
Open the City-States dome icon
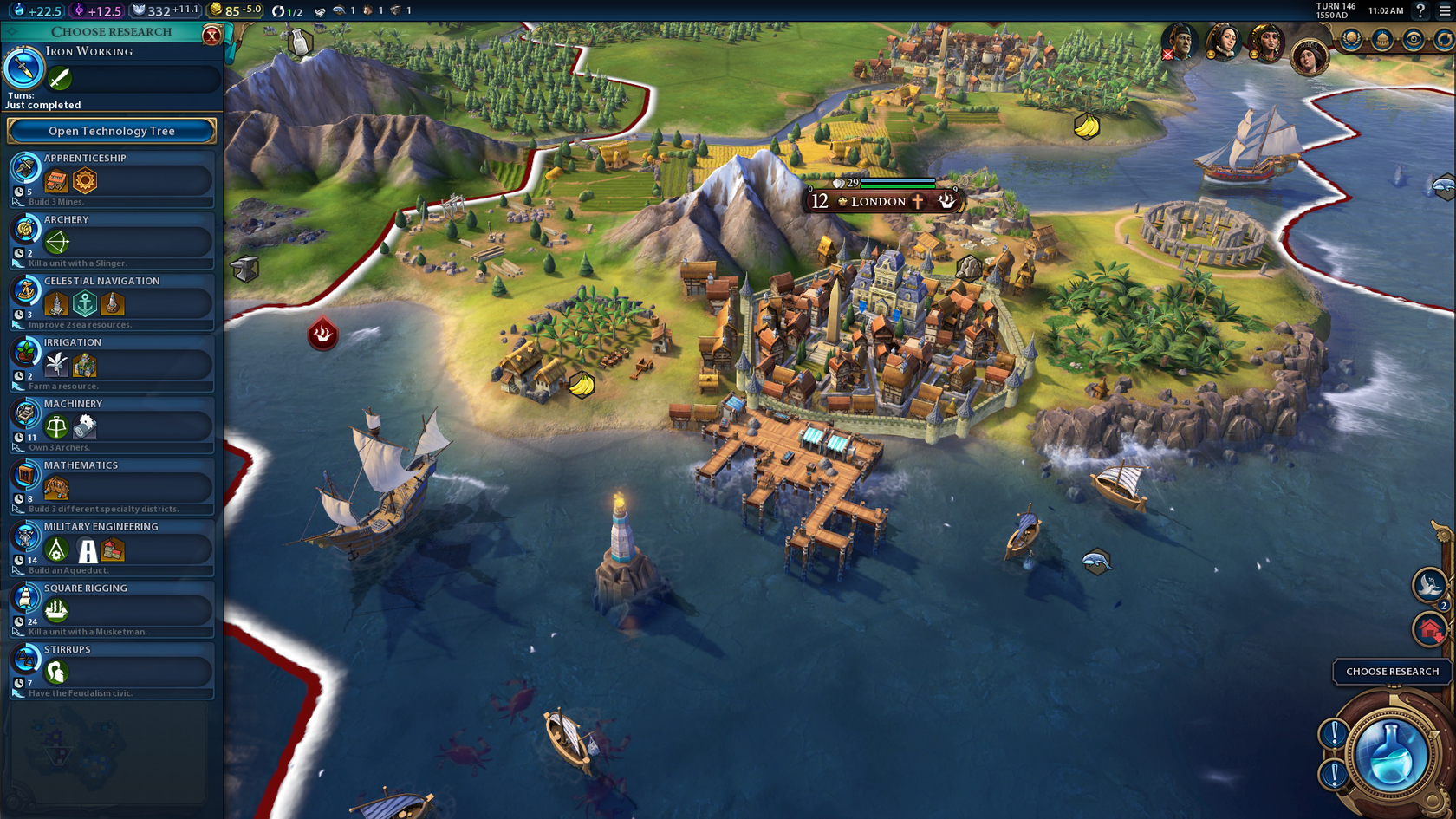pyautogui.click(x=1383, y=38)
